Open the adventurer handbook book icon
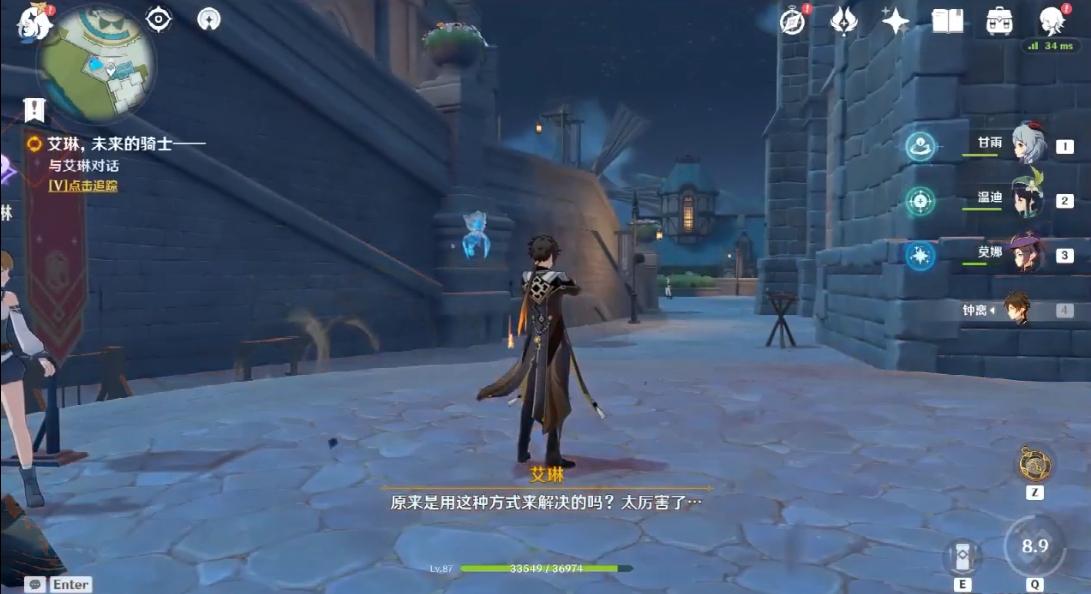The height and width of the screenshot is (594, 1091). [947, 20]
